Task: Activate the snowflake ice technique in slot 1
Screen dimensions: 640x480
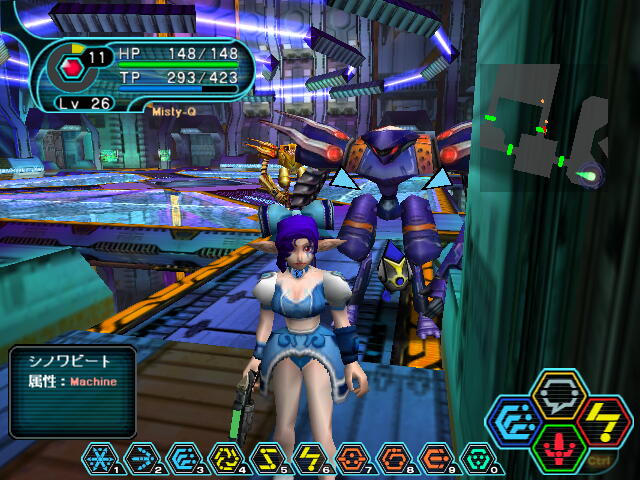Action: (100, 458)
